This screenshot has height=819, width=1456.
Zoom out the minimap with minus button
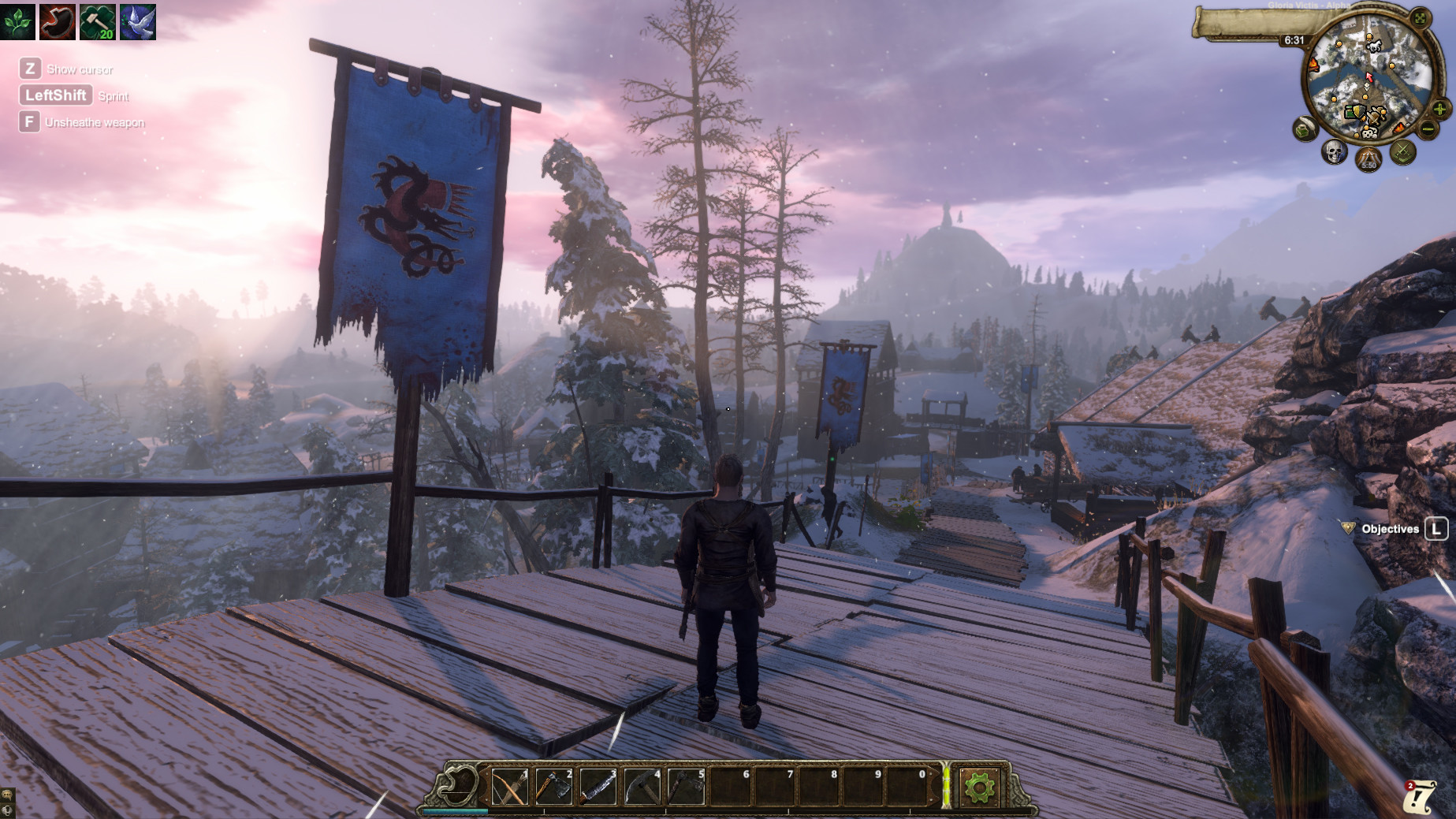[x=1428, y=129]
